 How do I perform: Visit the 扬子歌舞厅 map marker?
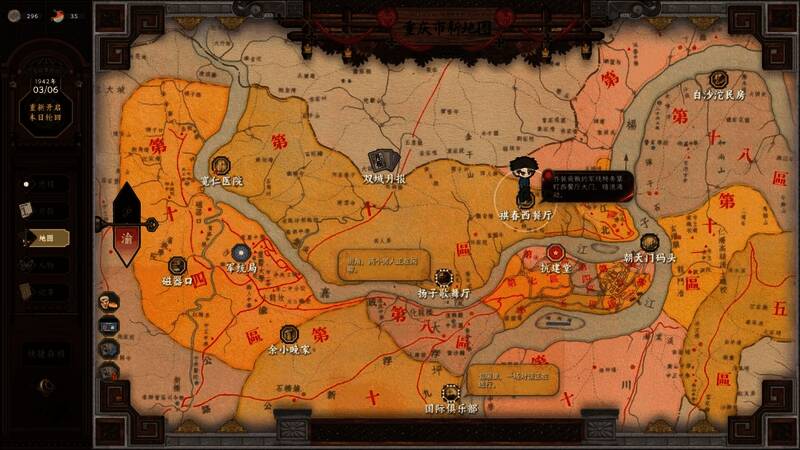[x=444, y=277]
